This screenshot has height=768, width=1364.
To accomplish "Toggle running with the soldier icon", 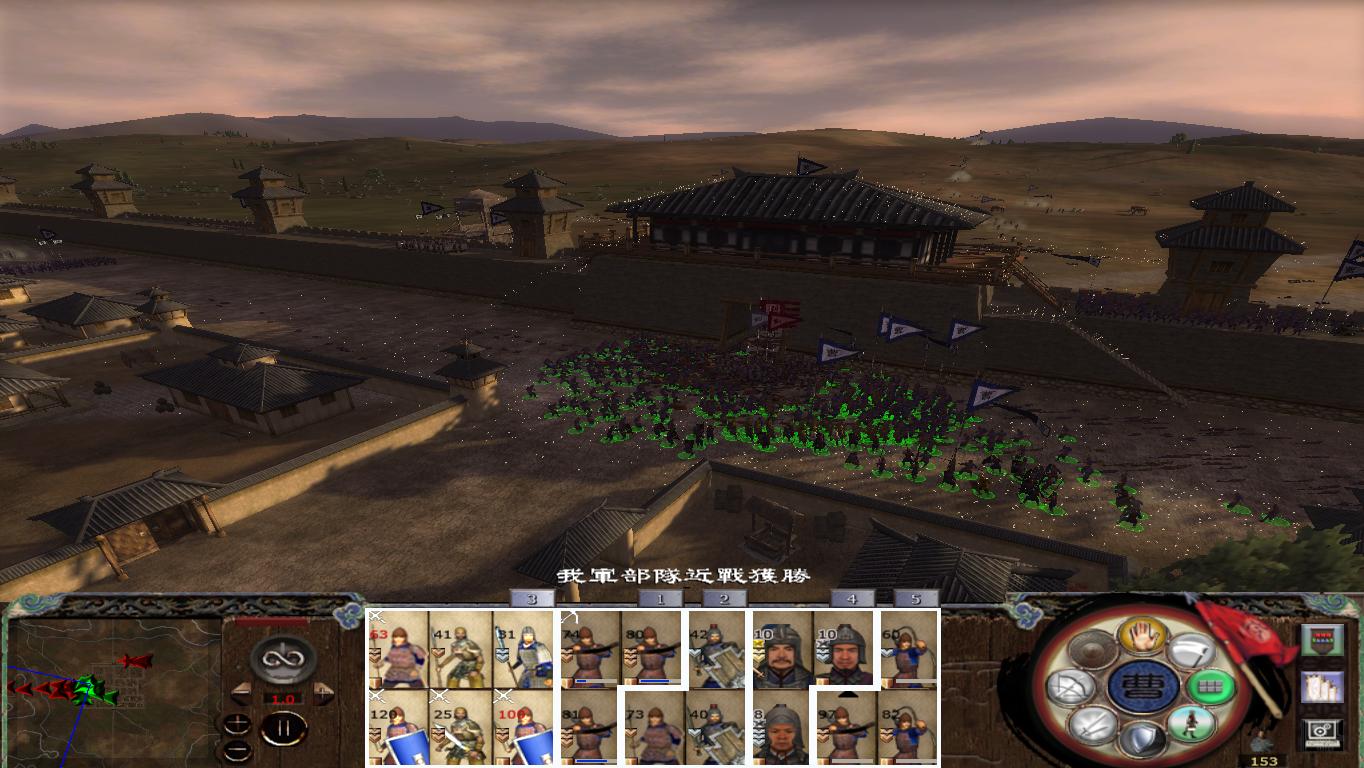I will pos(1191,723).
